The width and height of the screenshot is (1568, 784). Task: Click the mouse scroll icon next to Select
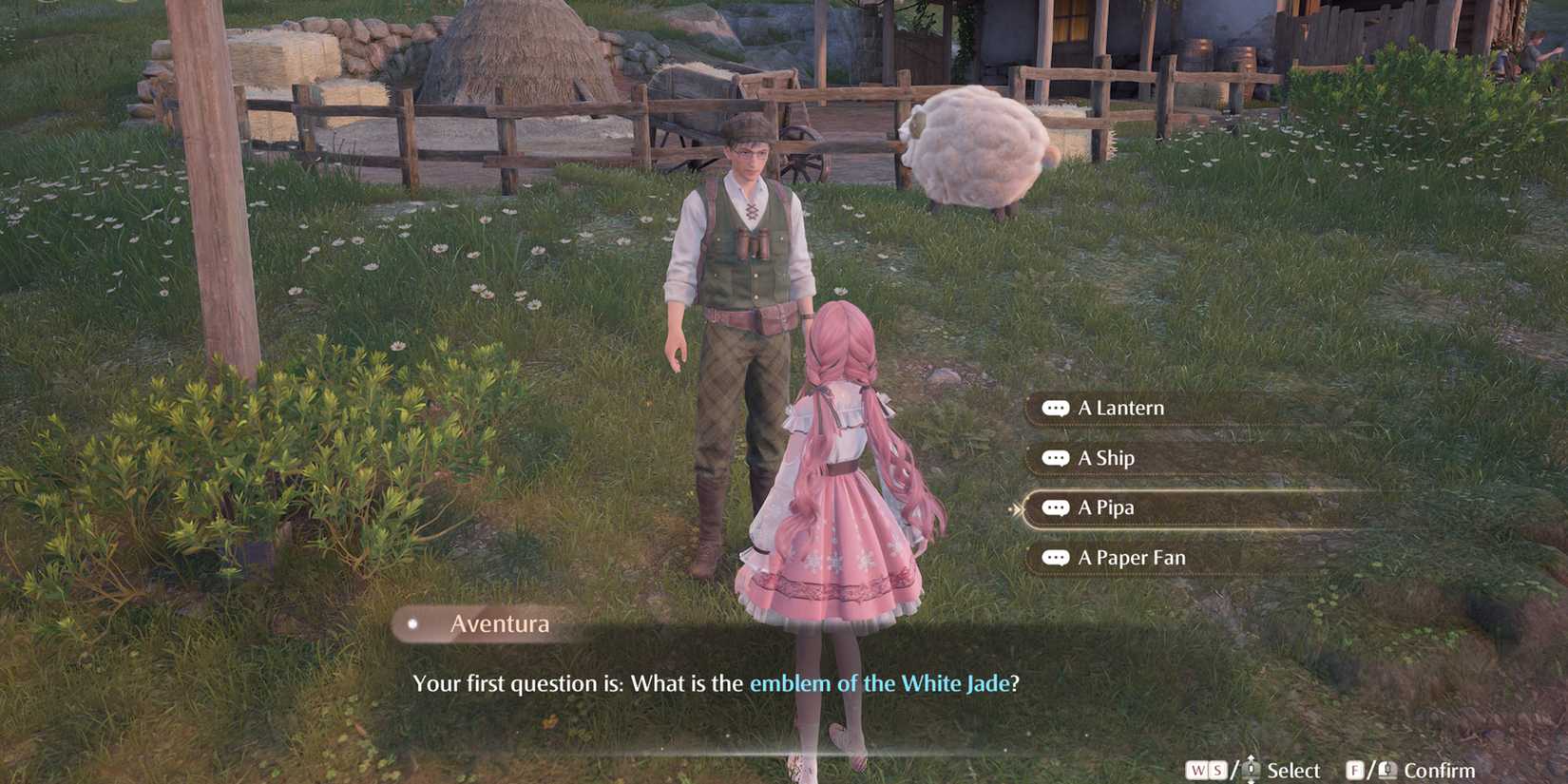click(x=1251, y=770)
